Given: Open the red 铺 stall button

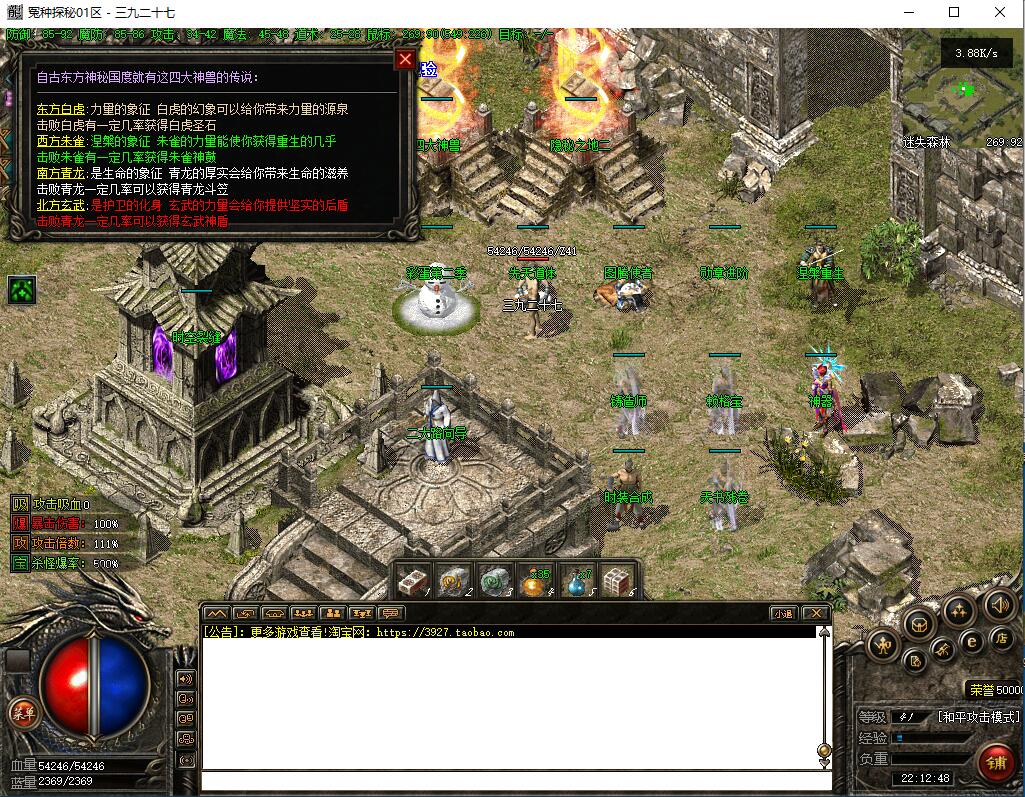Looking at the screenshot, I should click(x=995, y=763).
